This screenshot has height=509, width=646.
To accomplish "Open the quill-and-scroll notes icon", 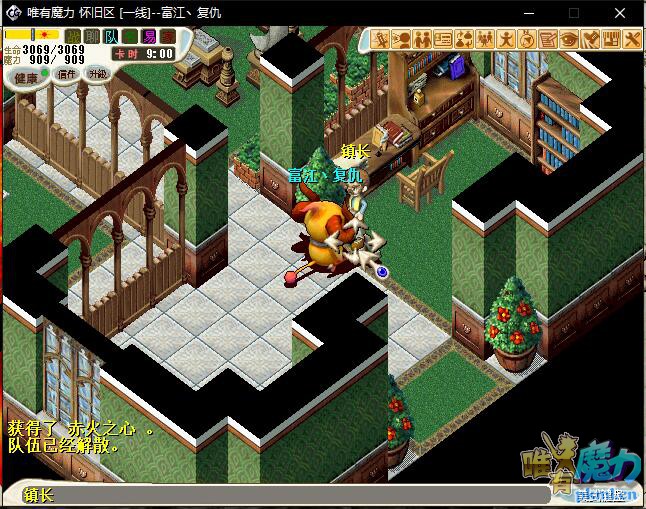I will [x=548, y=40].
